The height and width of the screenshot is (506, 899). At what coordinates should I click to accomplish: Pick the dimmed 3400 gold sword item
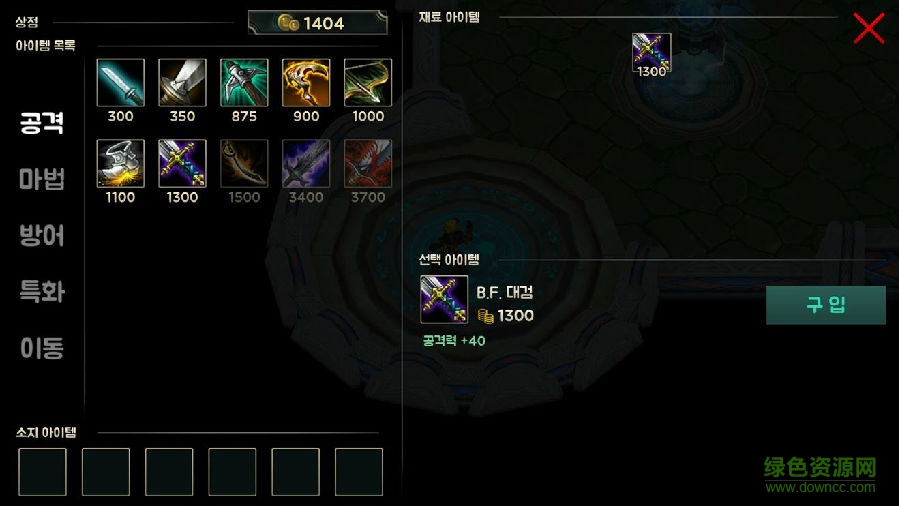tap(306, 164)
